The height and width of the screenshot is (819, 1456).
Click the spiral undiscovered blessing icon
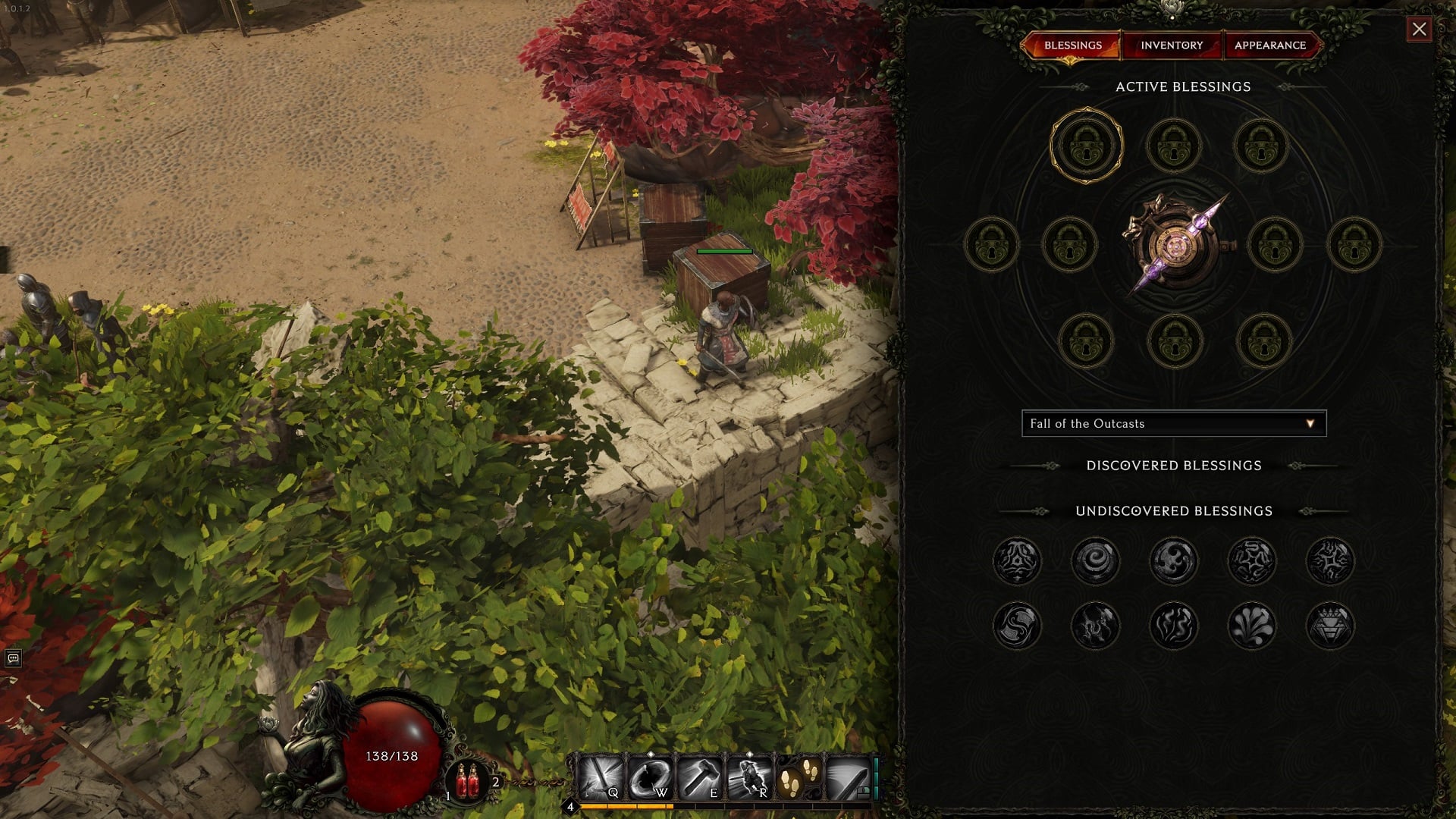pyautogui.click(x=1096, y=561)
